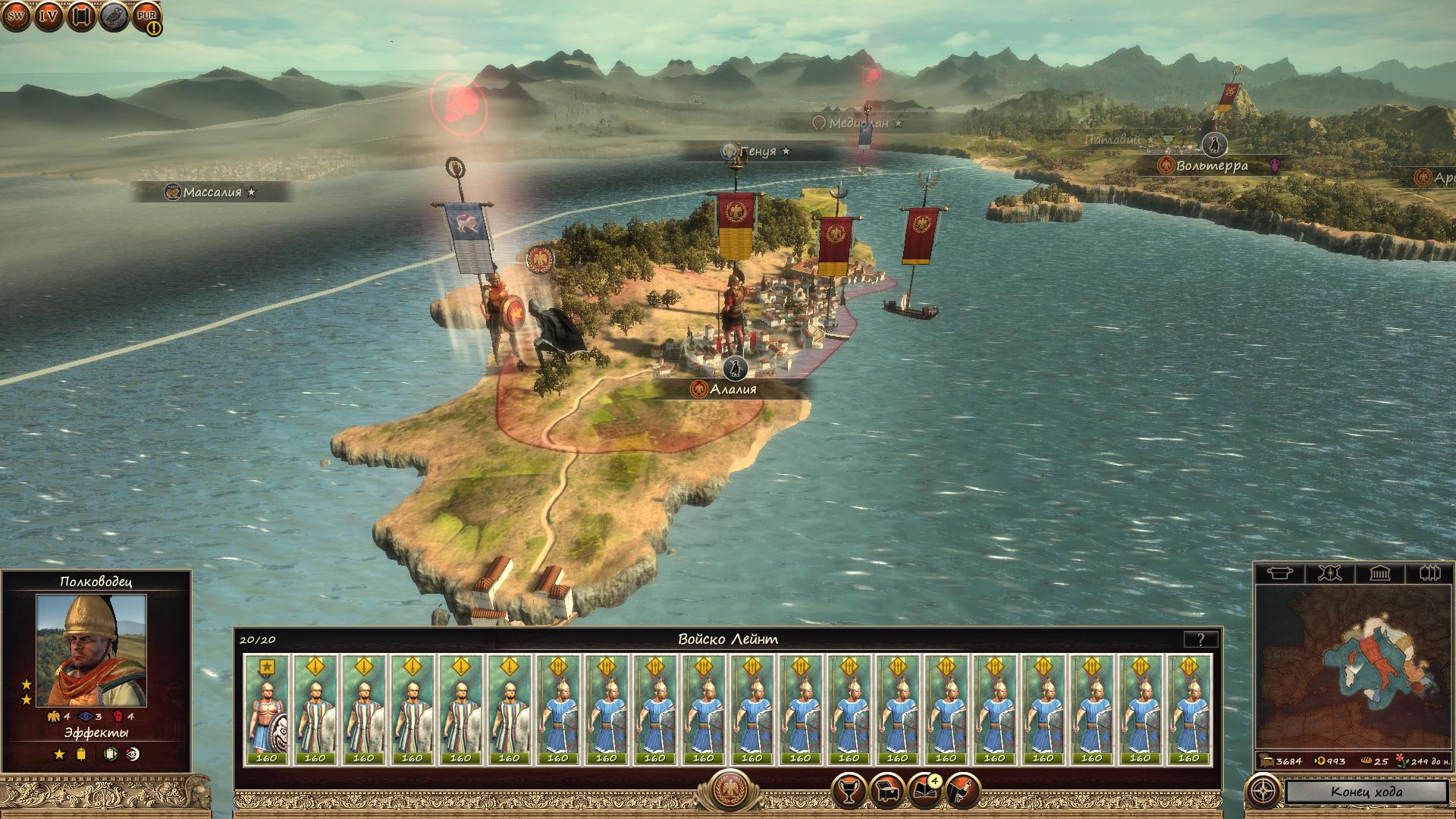Open the army help question mark

(x=1200, y=640)
